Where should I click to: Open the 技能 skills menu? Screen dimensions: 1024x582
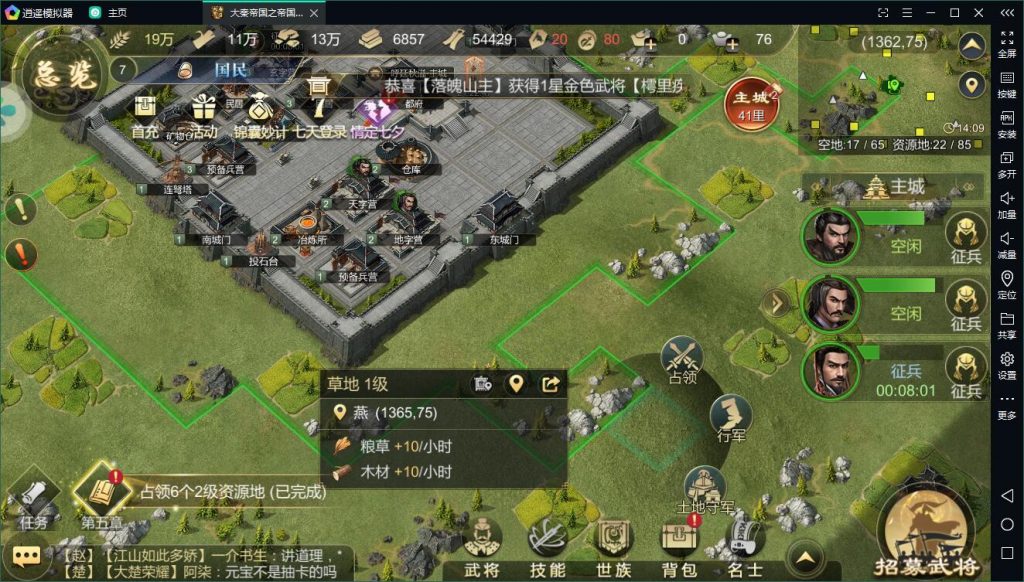click(548, 546)
